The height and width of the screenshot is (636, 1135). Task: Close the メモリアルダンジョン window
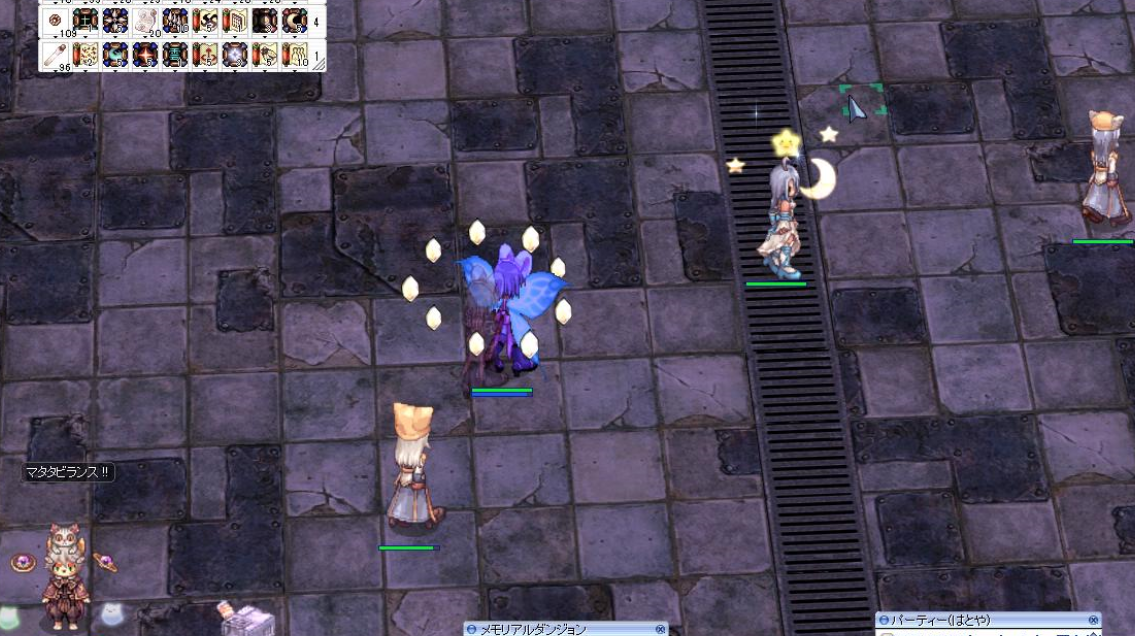(660, 629)
